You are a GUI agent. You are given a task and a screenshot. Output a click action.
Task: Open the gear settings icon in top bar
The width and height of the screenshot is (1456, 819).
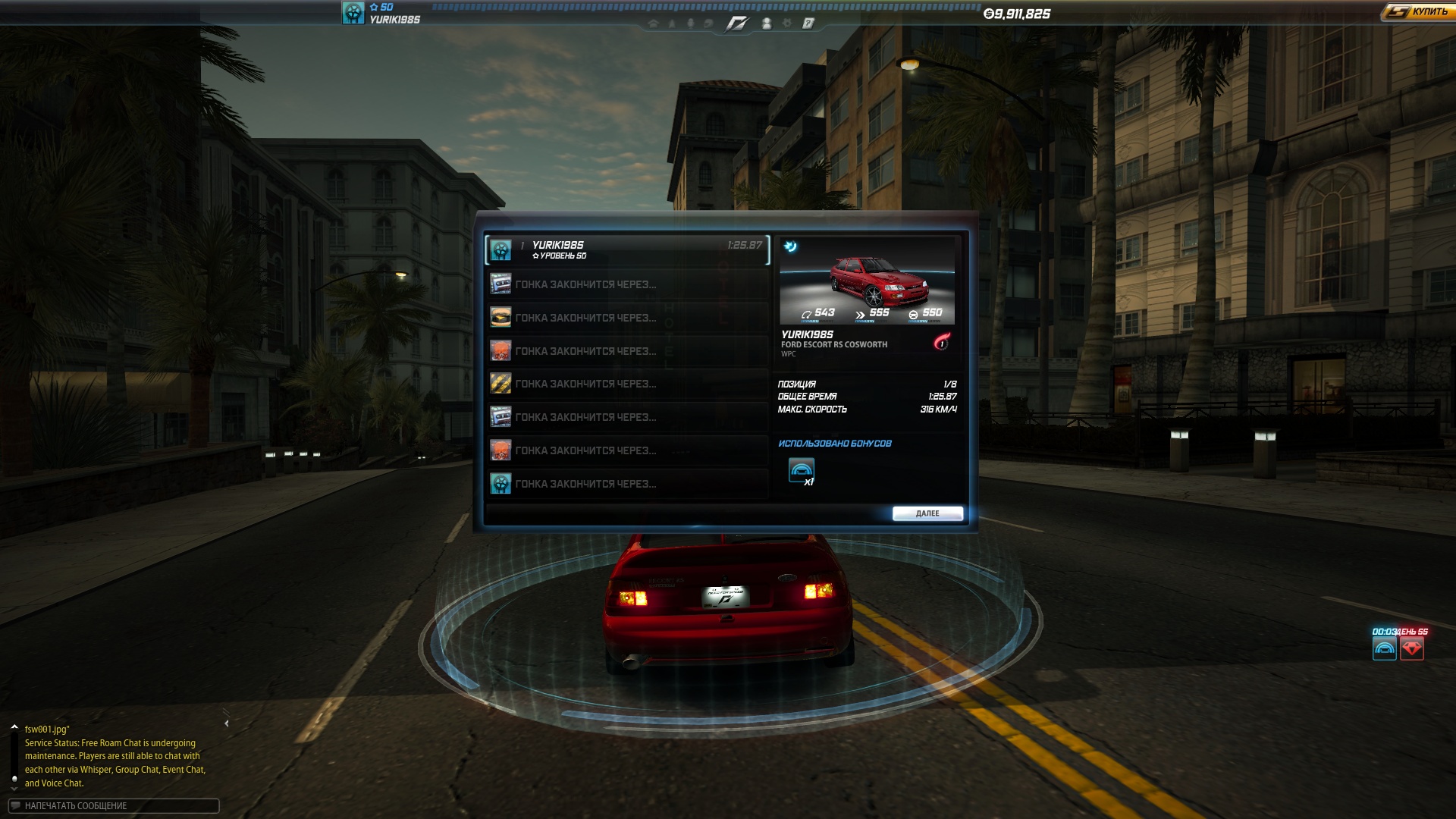point(787,24)
